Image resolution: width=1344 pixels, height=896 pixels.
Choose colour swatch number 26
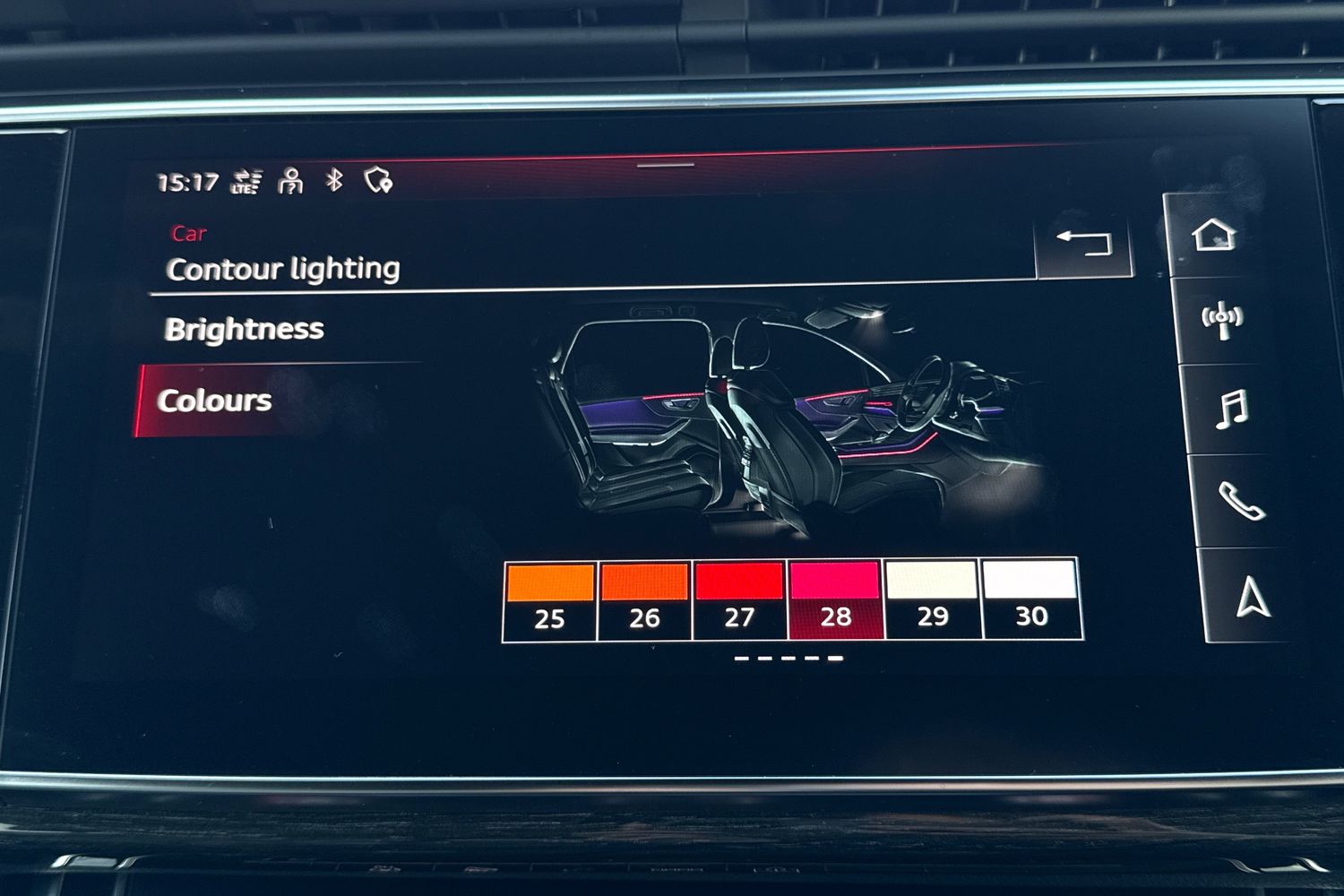point(645,599)
